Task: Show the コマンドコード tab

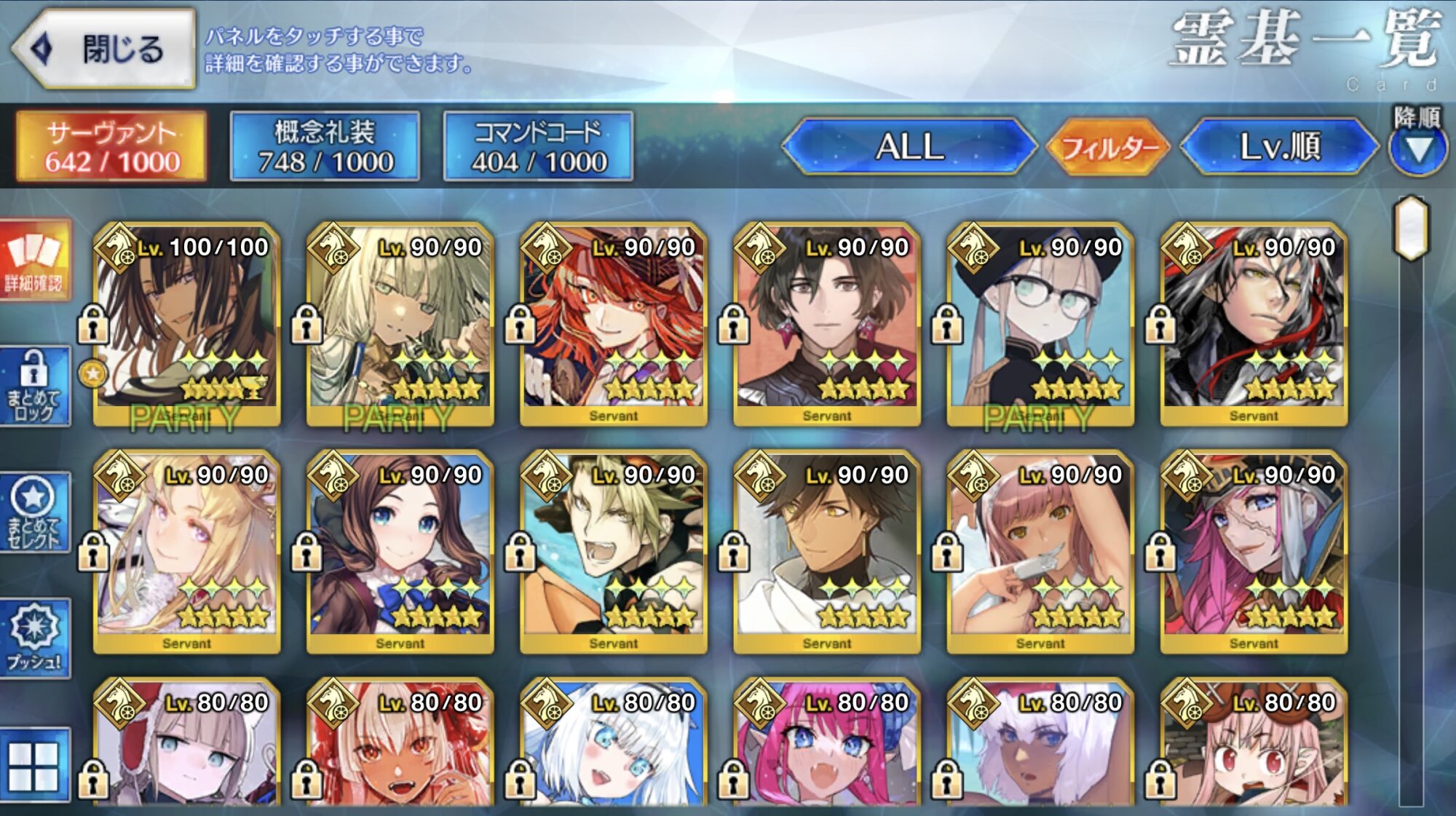Action: 538,146
